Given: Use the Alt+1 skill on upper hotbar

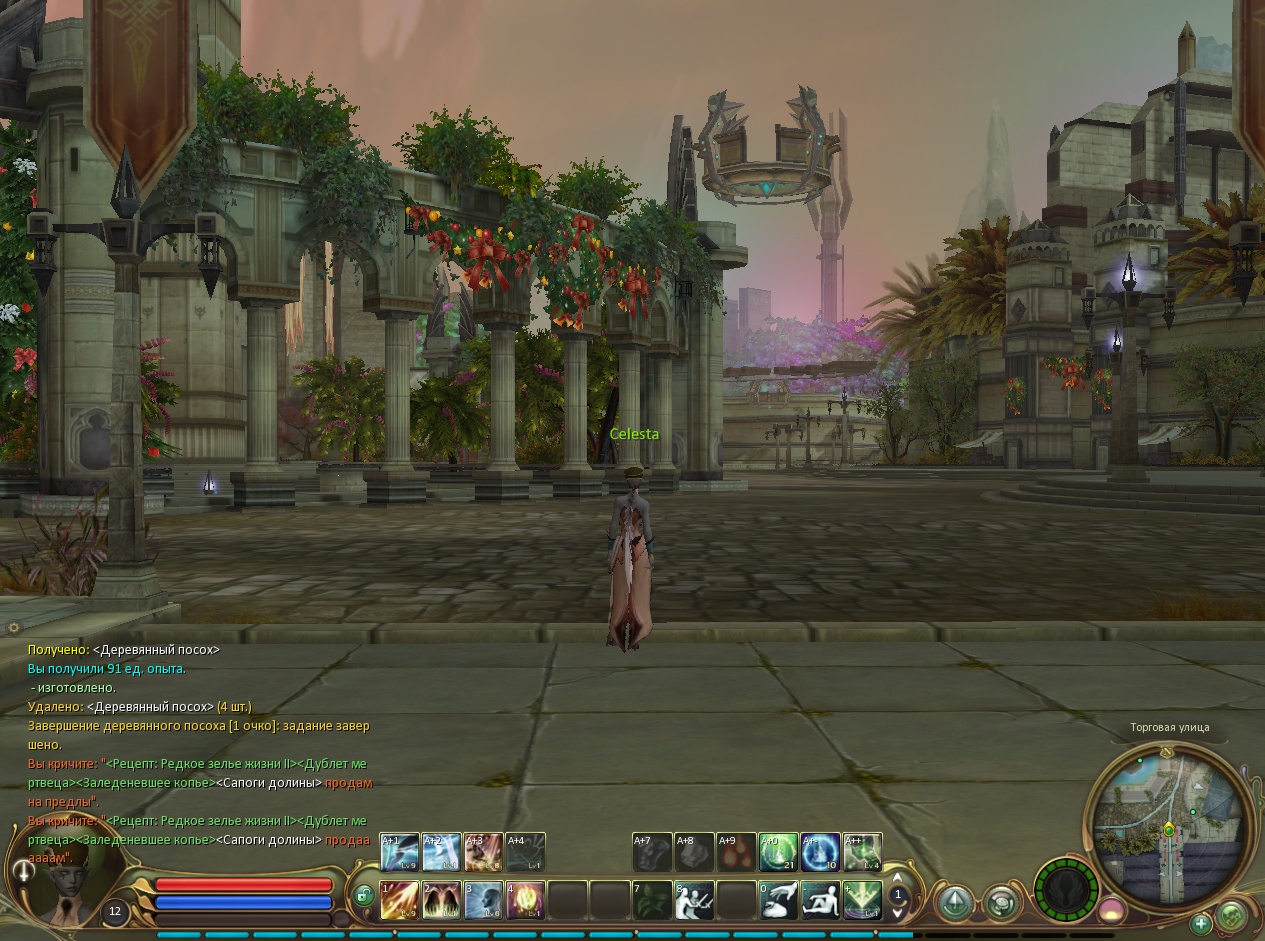Looking at the screenshot, I should [399, 852].
